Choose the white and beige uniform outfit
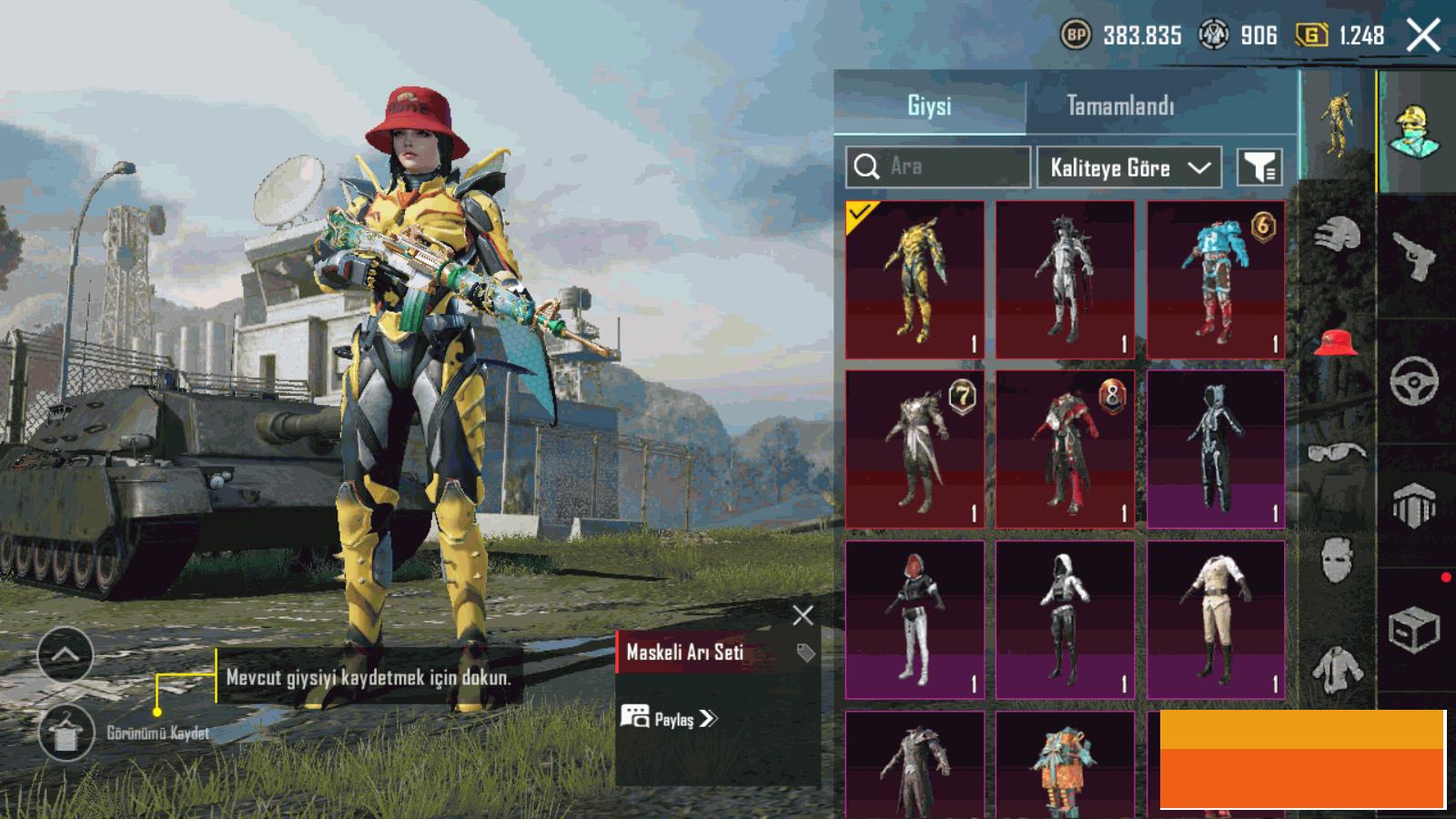Viewport: 1456px width, 819px height. coord(1216,620)
